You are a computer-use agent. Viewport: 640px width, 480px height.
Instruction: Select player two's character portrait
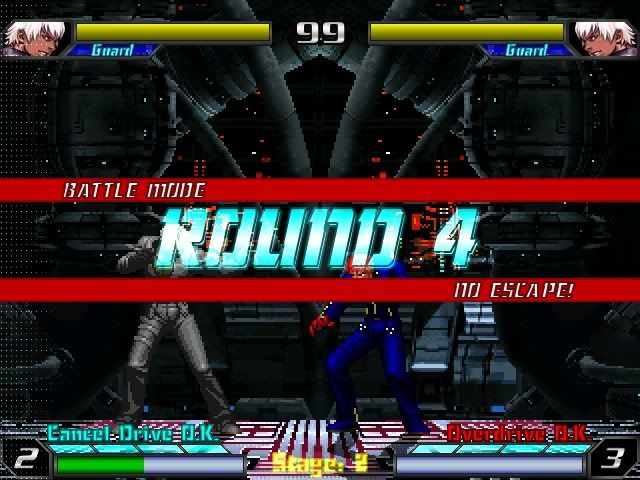point(609,37)
